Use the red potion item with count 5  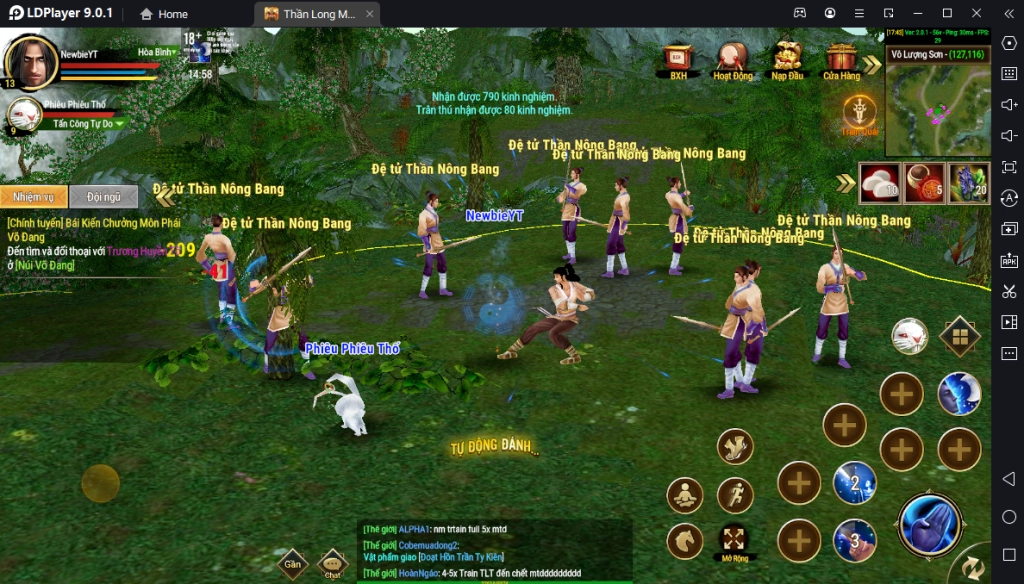[924, 182]
